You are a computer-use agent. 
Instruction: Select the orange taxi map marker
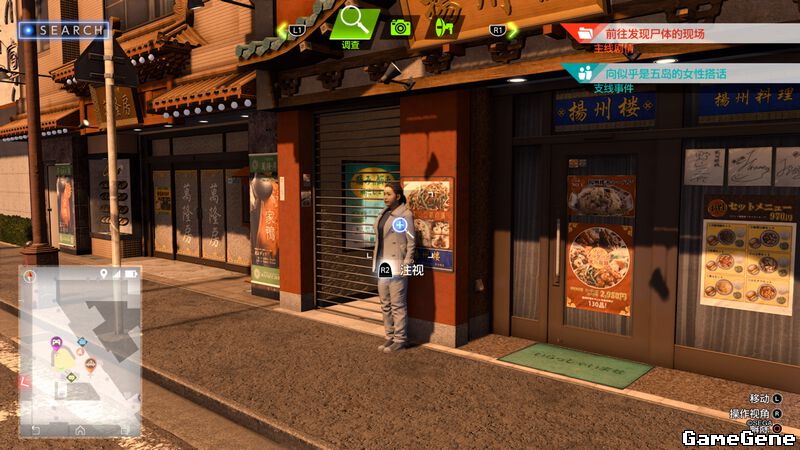90,363
